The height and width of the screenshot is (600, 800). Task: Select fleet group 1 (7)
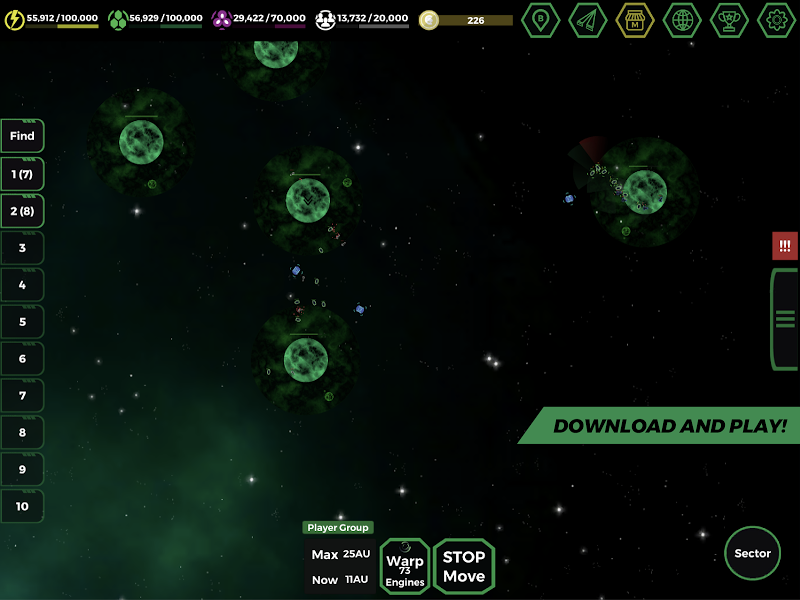pyautogui.click(x=22, y=174)
